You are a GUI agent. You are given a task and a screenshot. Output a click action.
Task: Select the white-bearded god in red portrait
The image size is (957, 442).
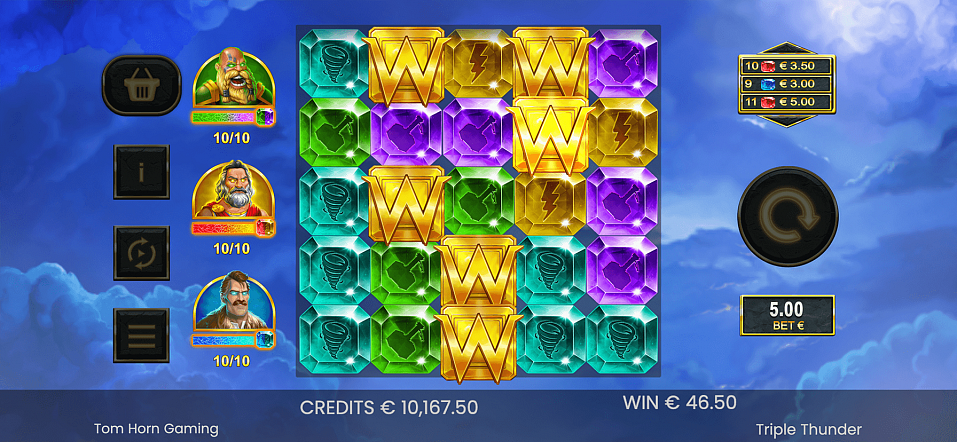(x=233, y=192)
